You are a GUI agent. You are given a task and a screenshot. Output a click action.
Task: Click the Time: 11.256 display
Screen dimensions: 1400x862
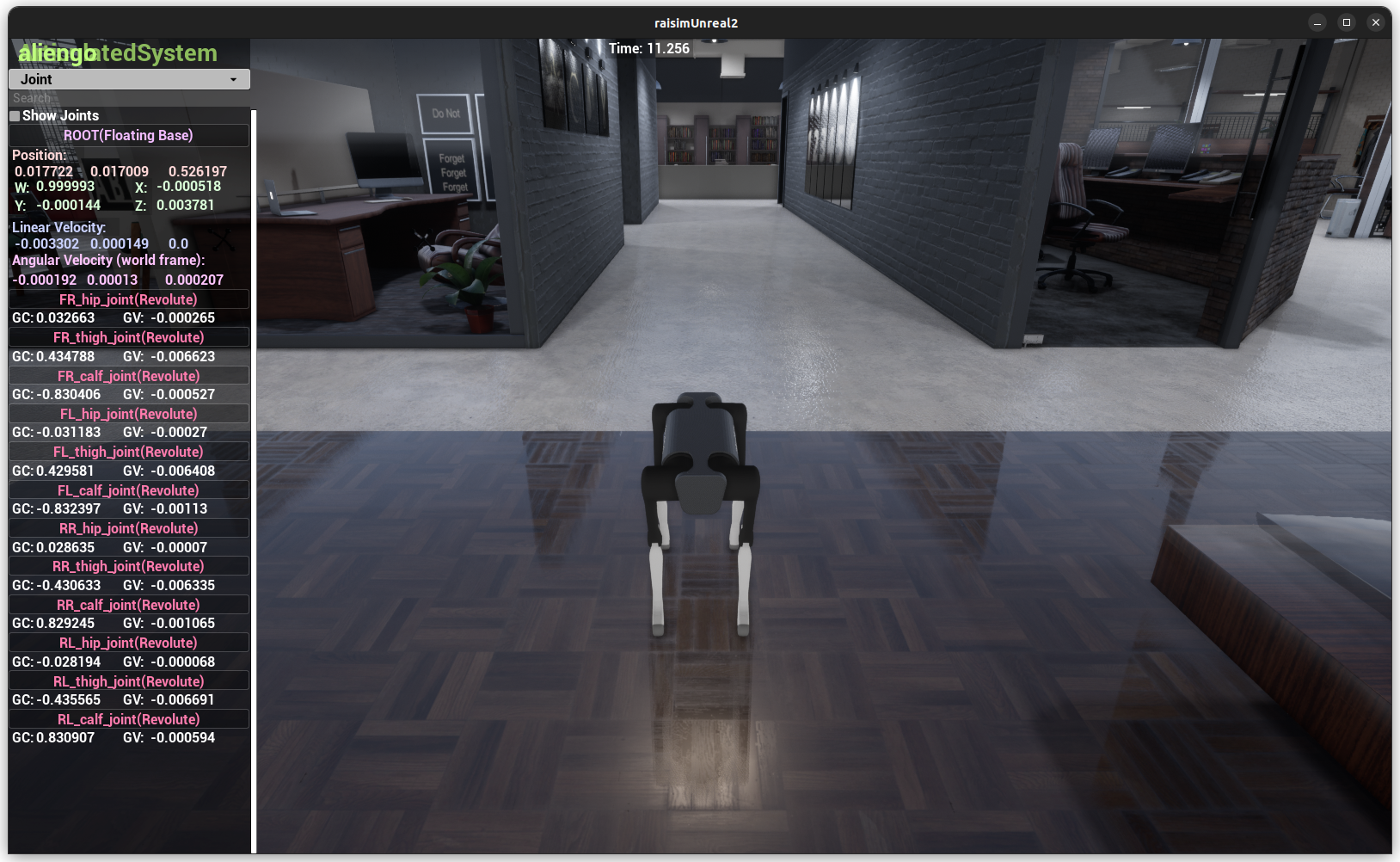[x=648, y=48]
